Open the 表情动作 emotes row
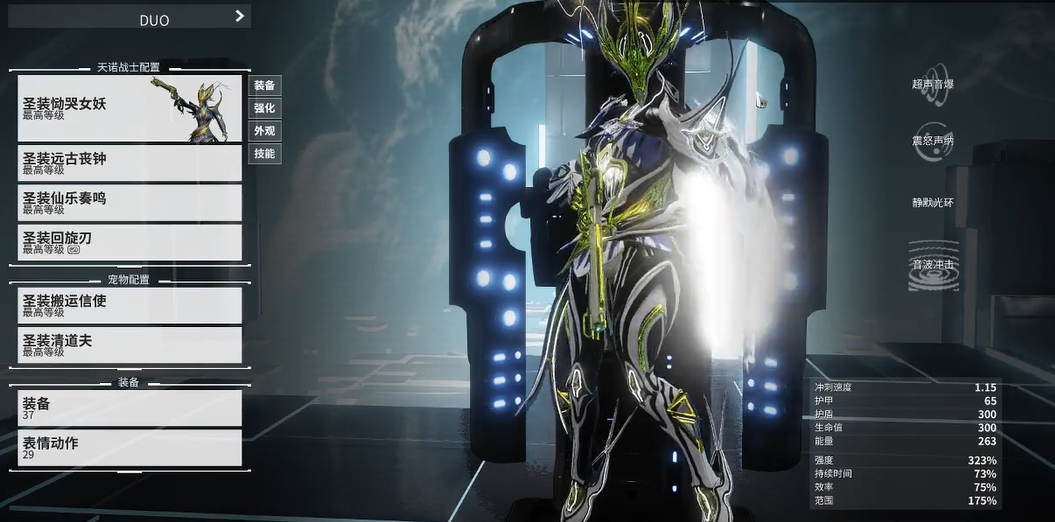The height and width of the screenshot is (522, 1055). [130, 447]
